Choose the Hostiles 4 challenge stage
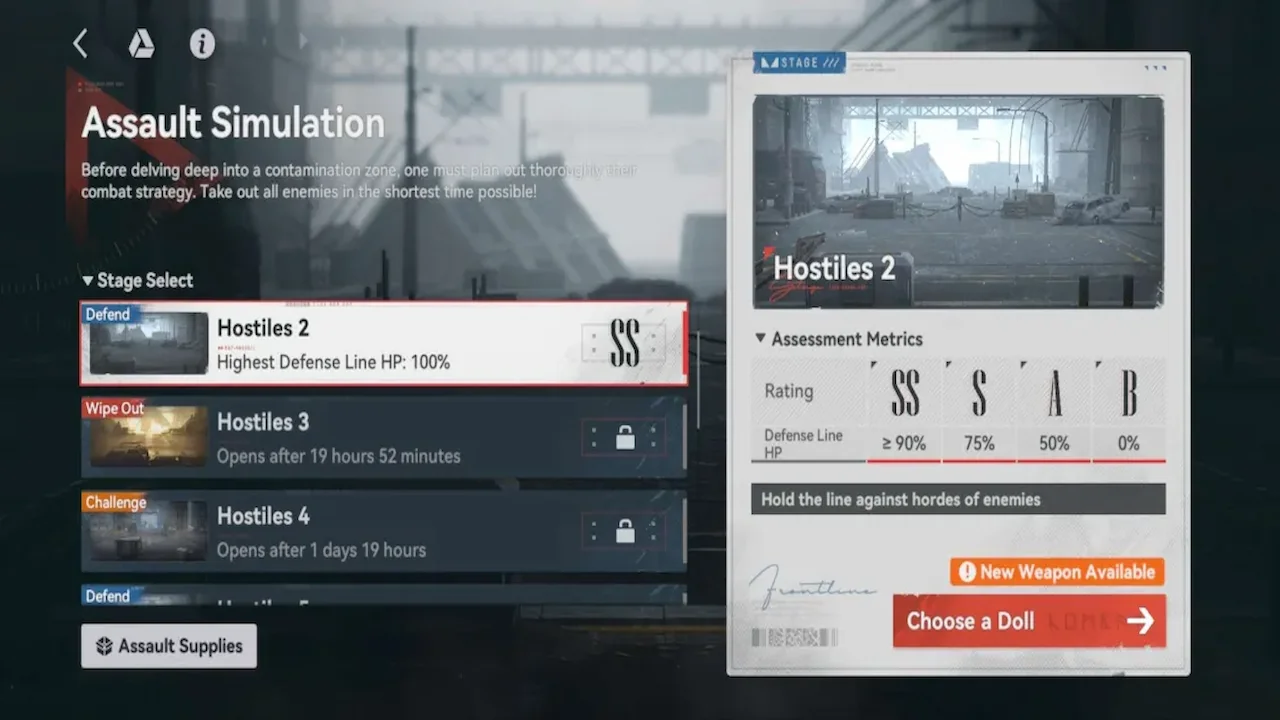The width and height of the screenshot is (1280, 720). coord(384,531)
